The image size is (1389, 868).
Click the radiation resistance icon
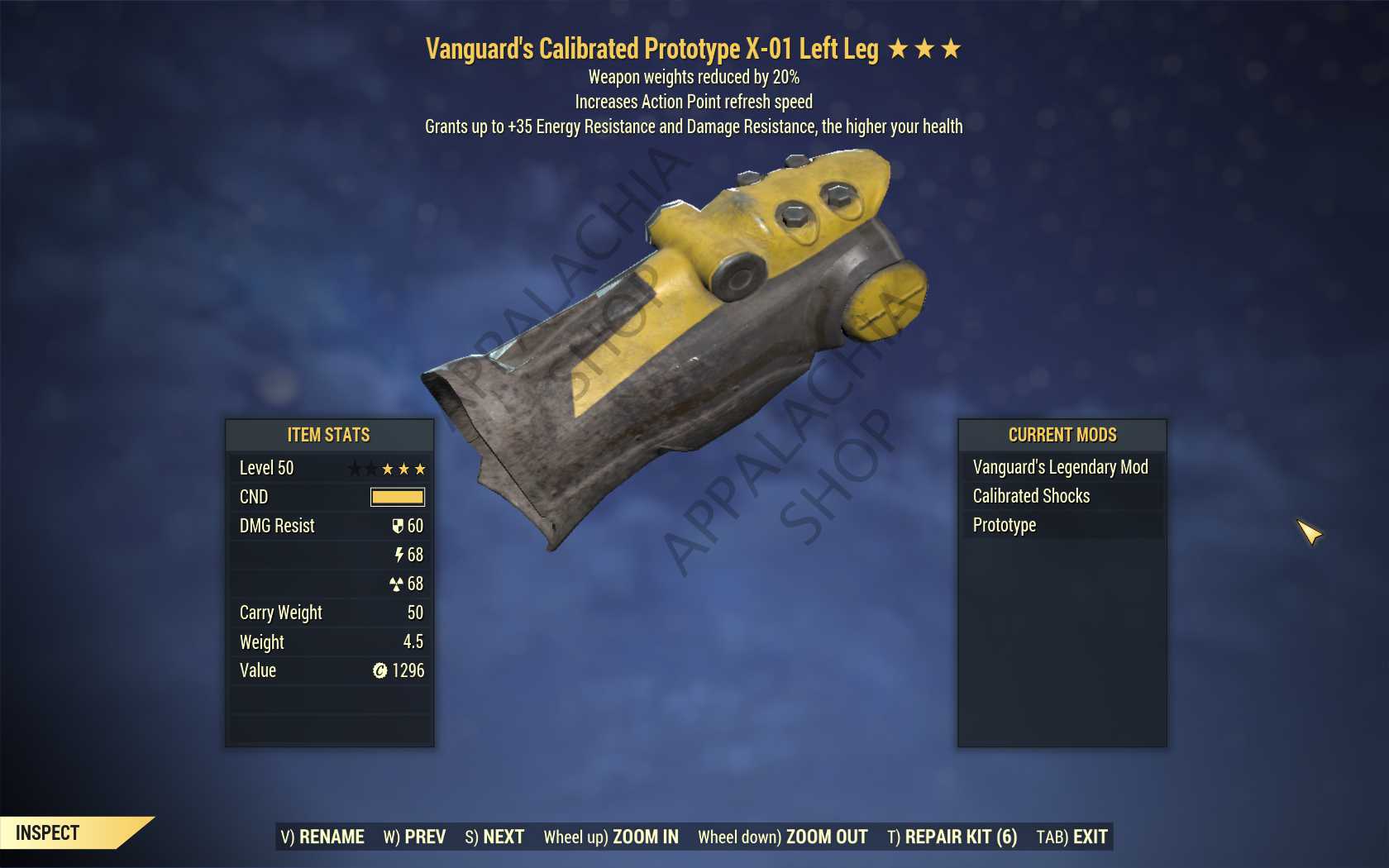pos(399,583)
